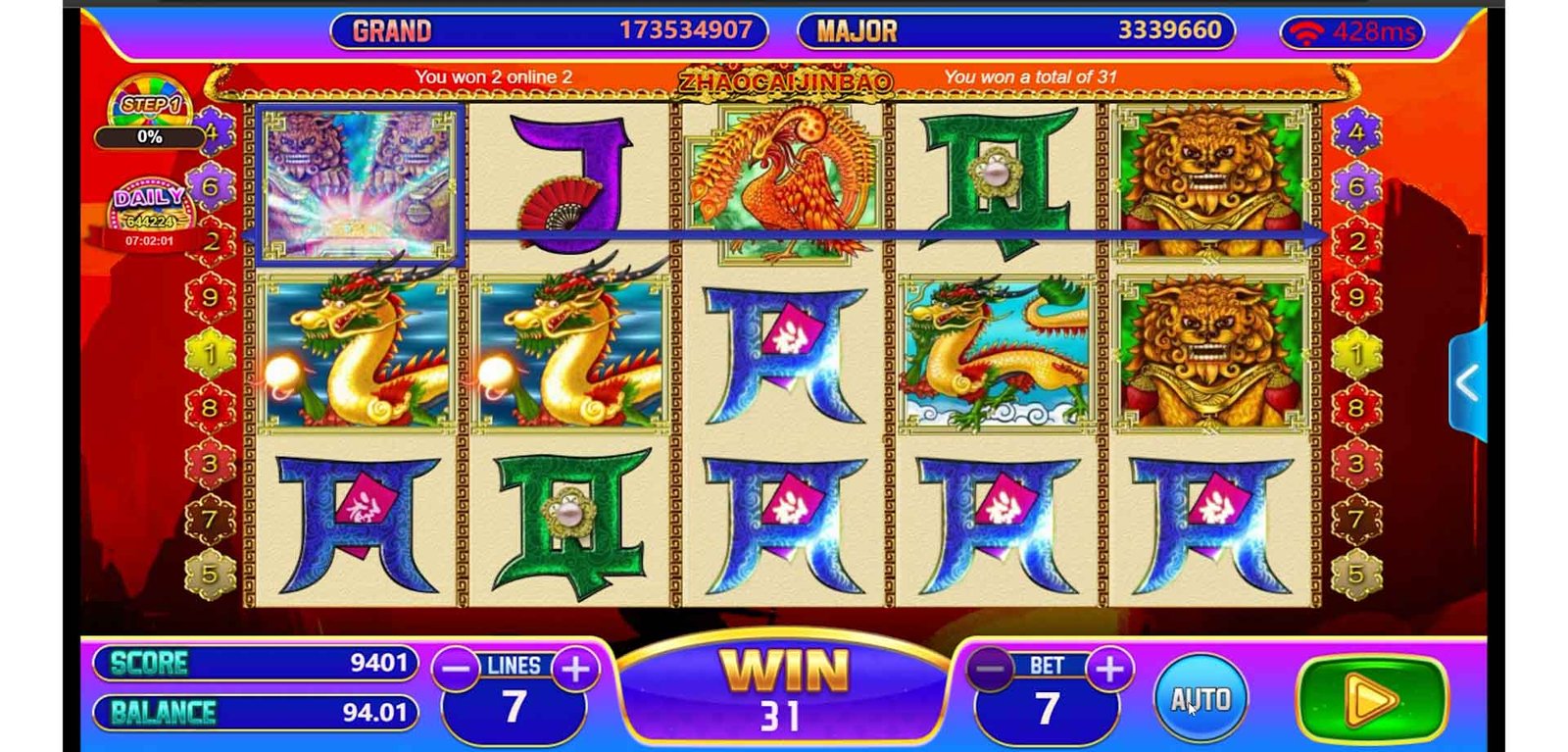Image resolution: width=1568 pixels, height=752 pixels.
Task: Decrease the BET amount with minus
Action: point(990,670)
